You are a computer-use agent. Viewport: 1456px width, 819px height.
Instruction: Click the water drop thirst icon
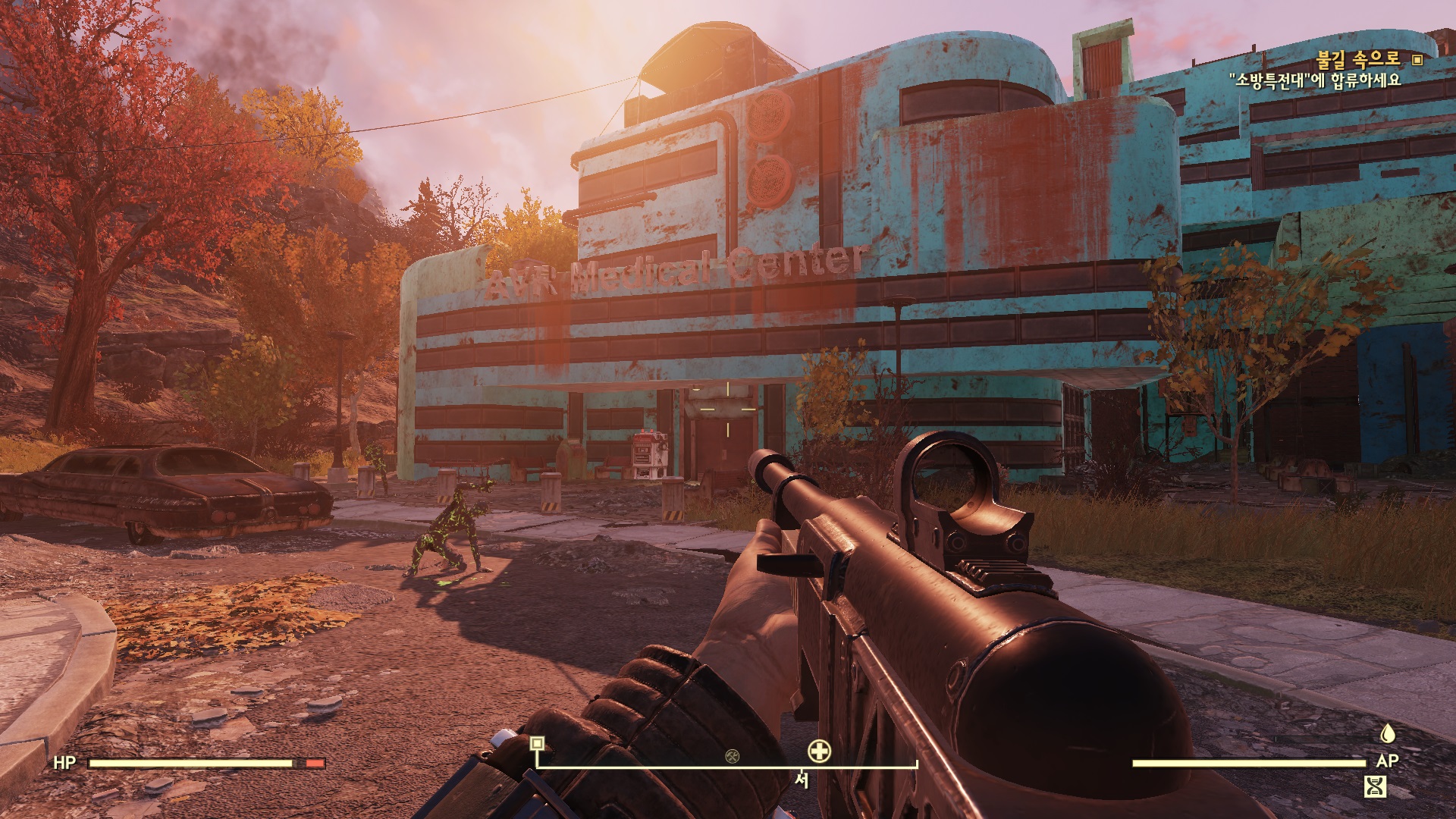1387,733
